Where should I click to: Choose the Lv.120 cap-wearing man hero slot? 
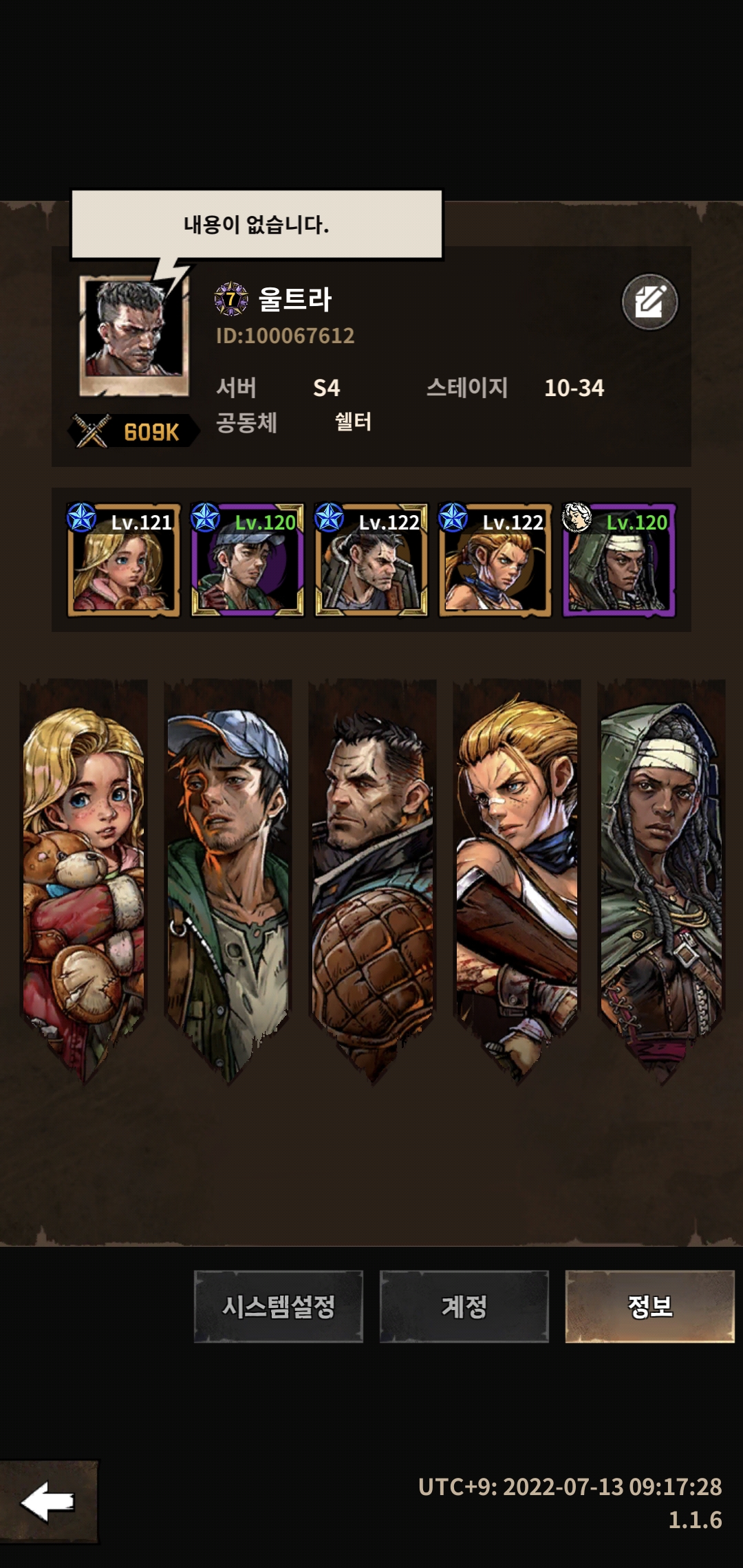coord(248,560)
